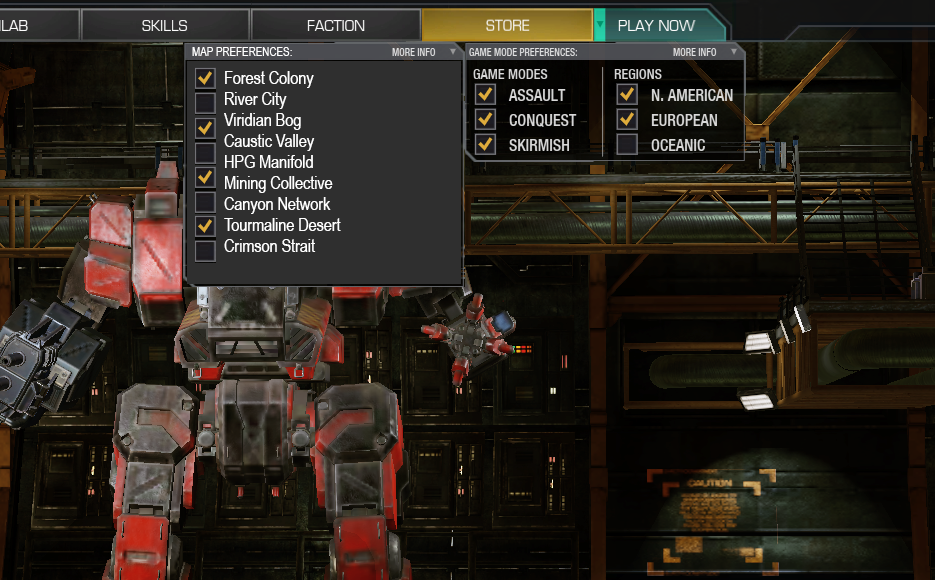Image resolution: width=935 pixels, height=580 pixels.
Task: Check the Canyon Network map
Action: click(205, 204)
